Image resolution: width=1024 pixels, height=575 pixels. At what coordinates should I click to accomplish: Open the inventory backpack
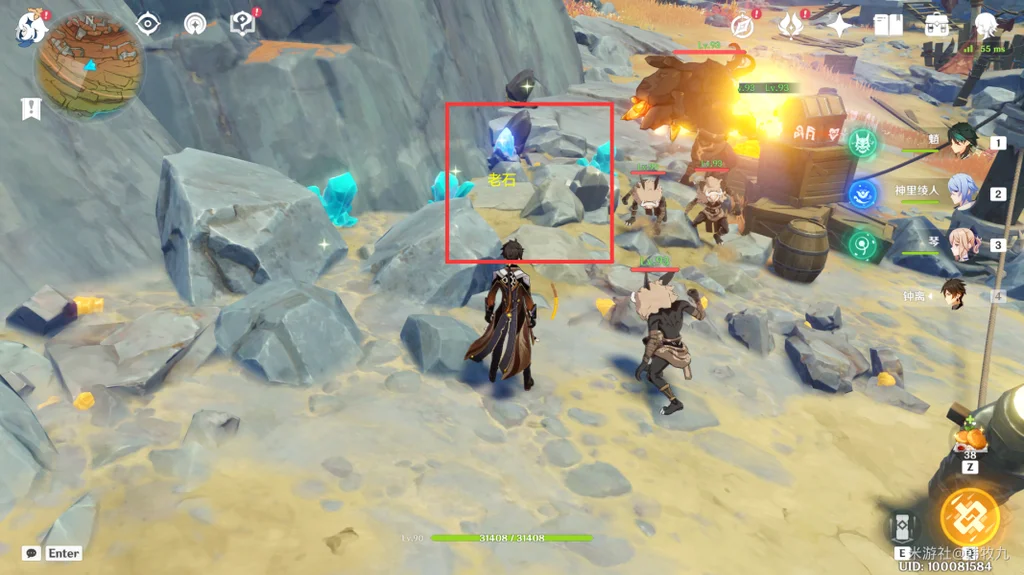tap(937, 25)
